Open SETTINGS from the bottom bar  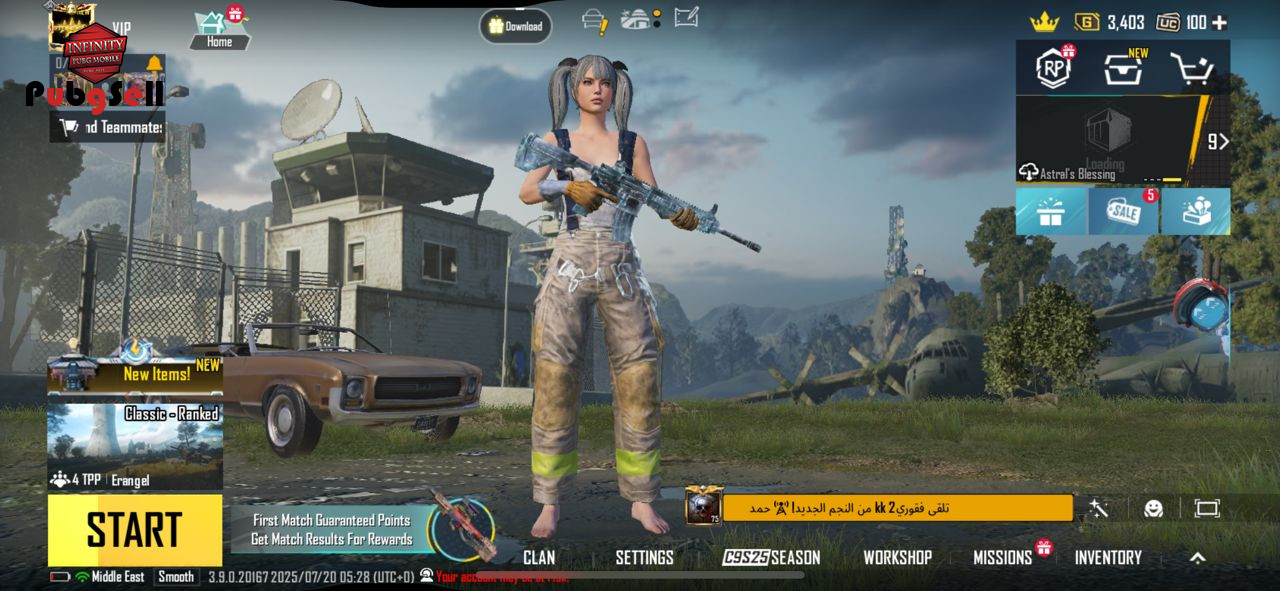644,558
